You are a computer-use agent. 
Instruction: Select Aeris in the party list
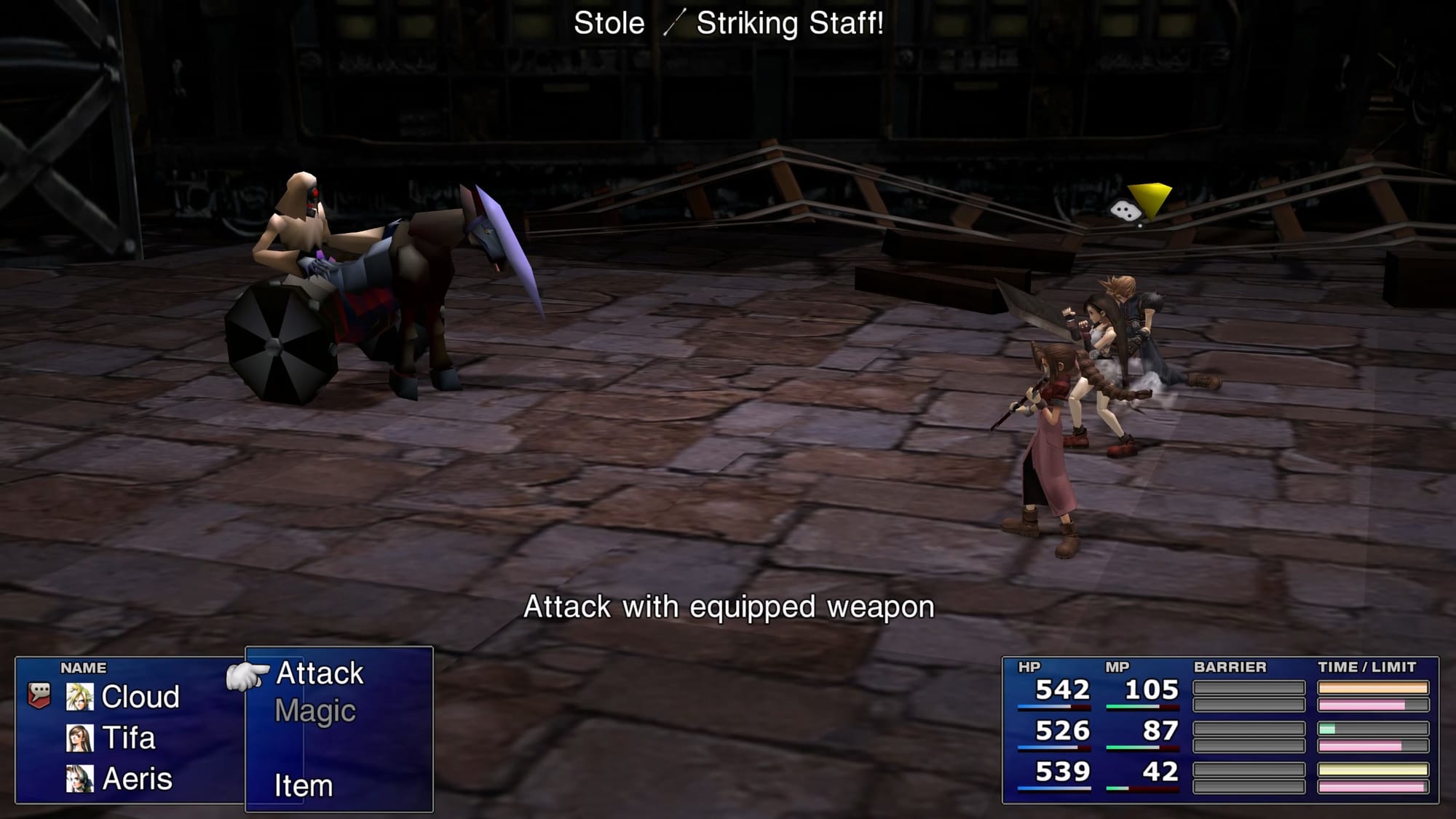point(137,780)
